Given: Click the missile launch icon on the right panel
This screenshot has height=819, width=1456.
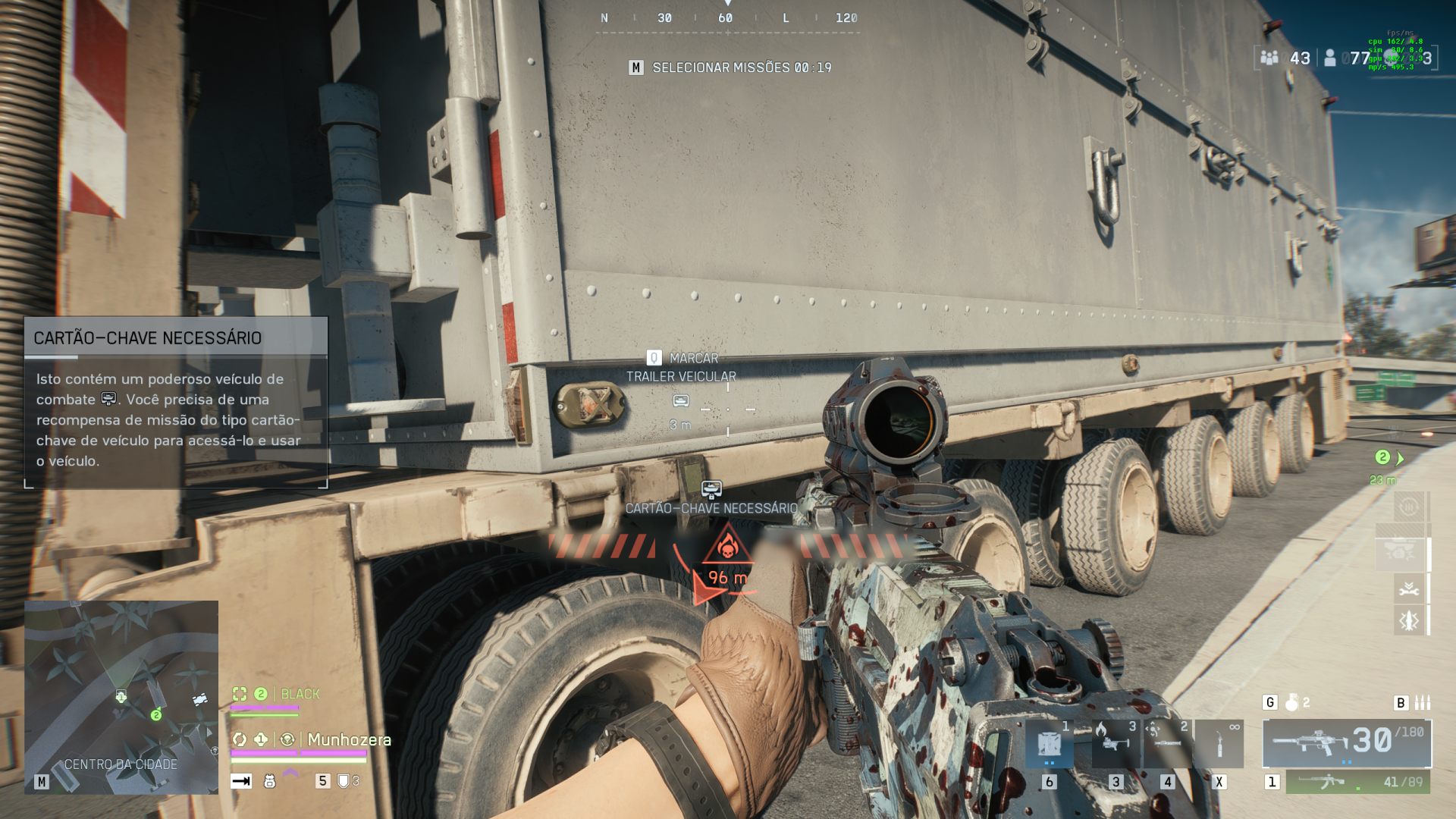Looking at the screenshot, I should click(x=1410, y=620).
